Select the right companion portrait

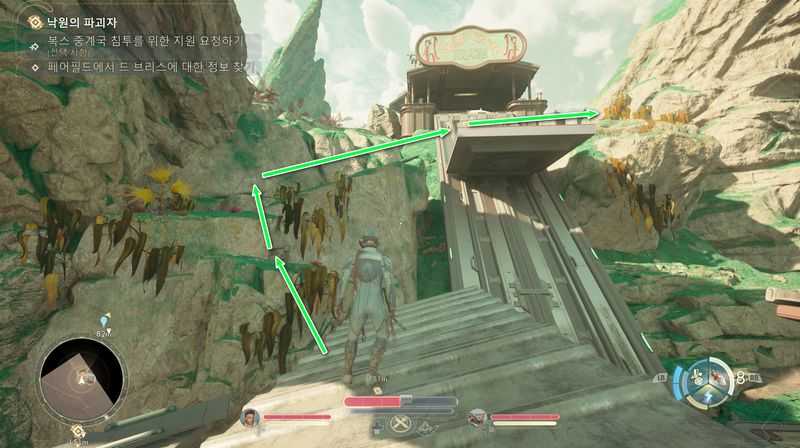pyautogui.click(x=477, y=417)
